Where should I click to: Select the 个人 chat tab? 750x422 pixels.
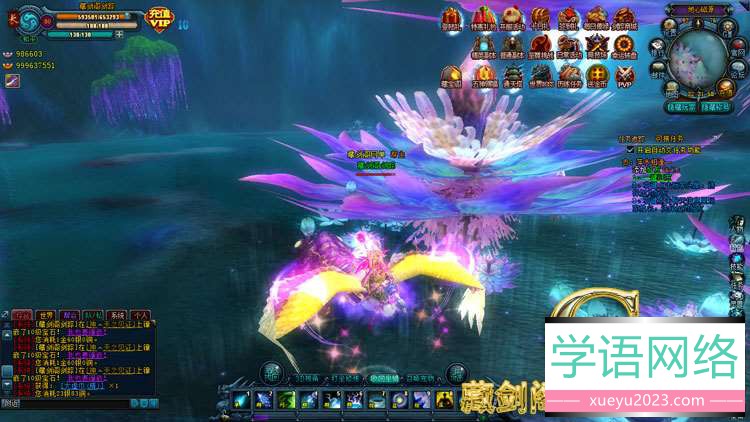(x=141, y=315)
